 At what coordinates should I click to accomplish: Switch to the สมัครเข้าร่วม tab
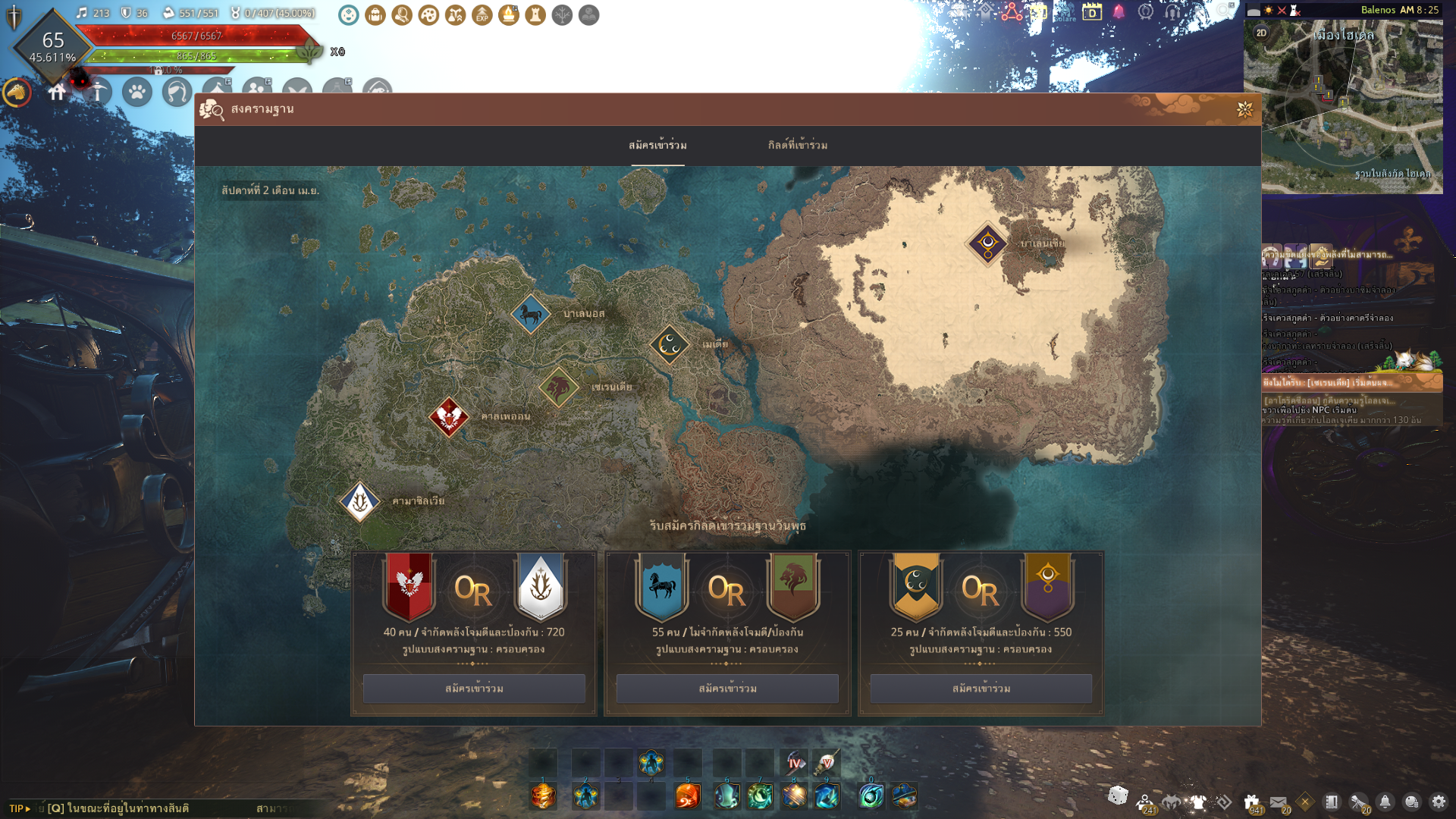click(x=657, y=145)
